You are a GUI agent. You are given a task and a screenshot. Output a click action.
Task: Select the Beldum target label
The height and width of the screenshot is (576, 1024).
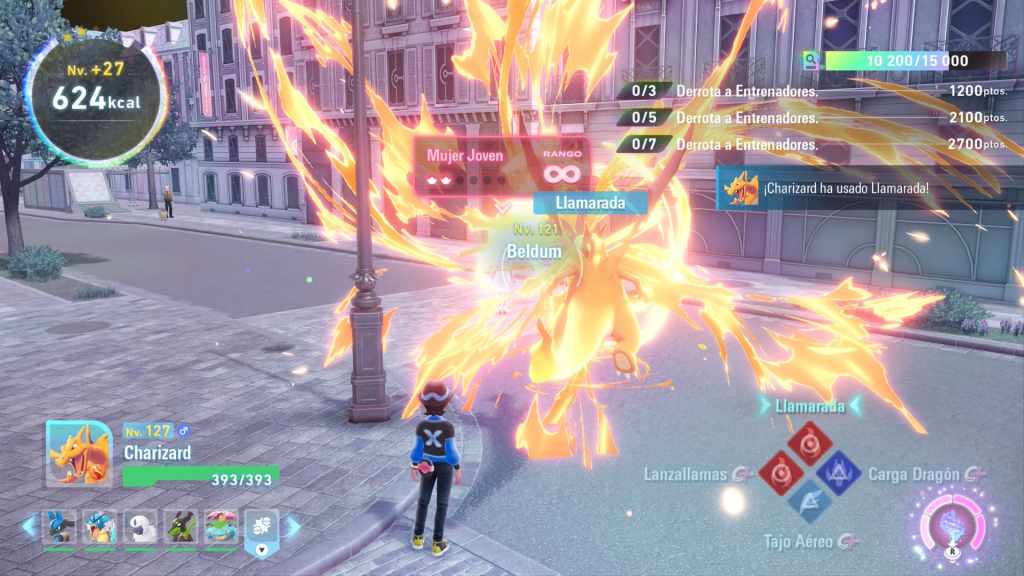(x=533, y=252)
